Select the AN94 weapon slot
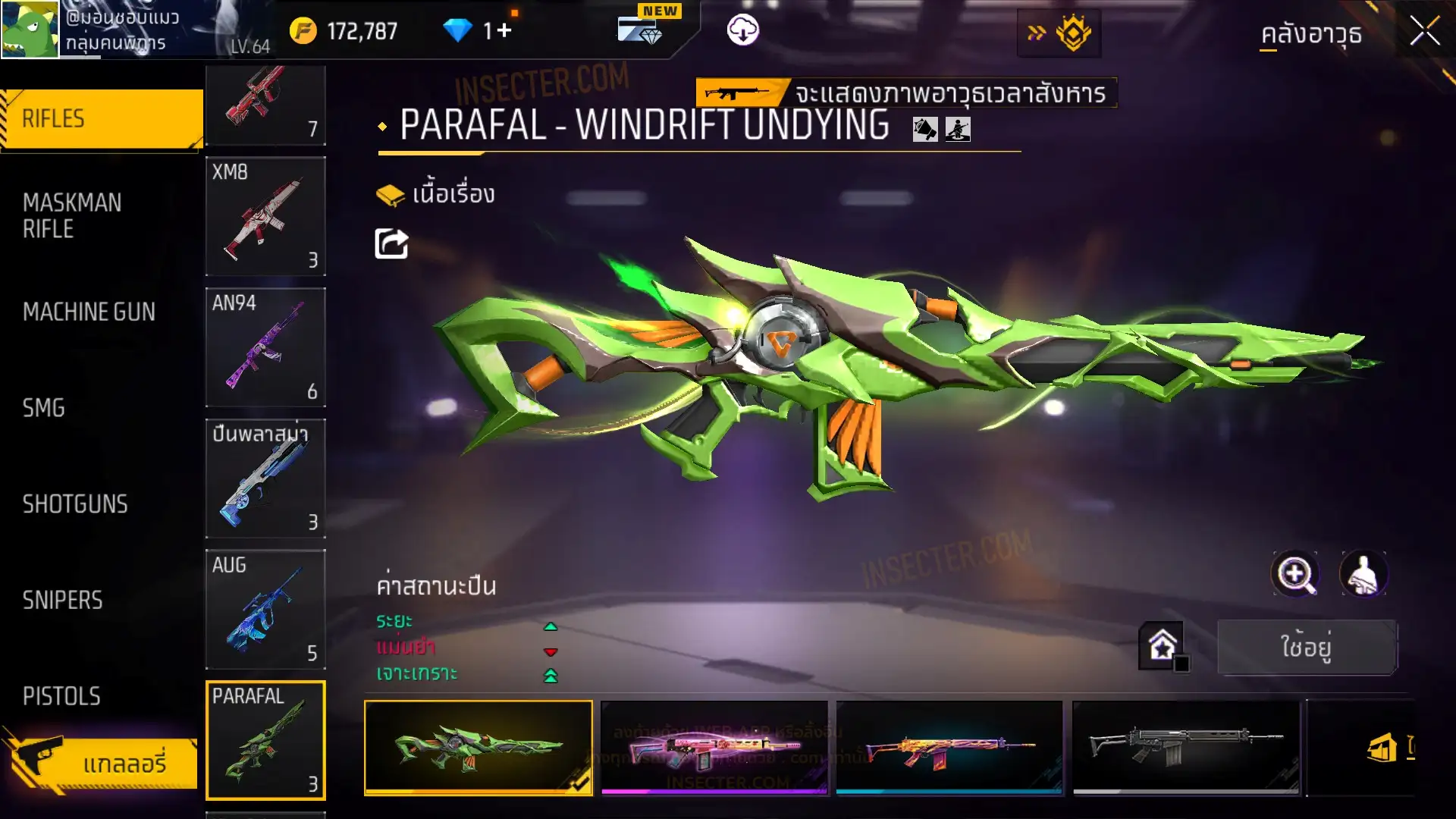This screenshot has height=819, width=1456. coord(265,347)
